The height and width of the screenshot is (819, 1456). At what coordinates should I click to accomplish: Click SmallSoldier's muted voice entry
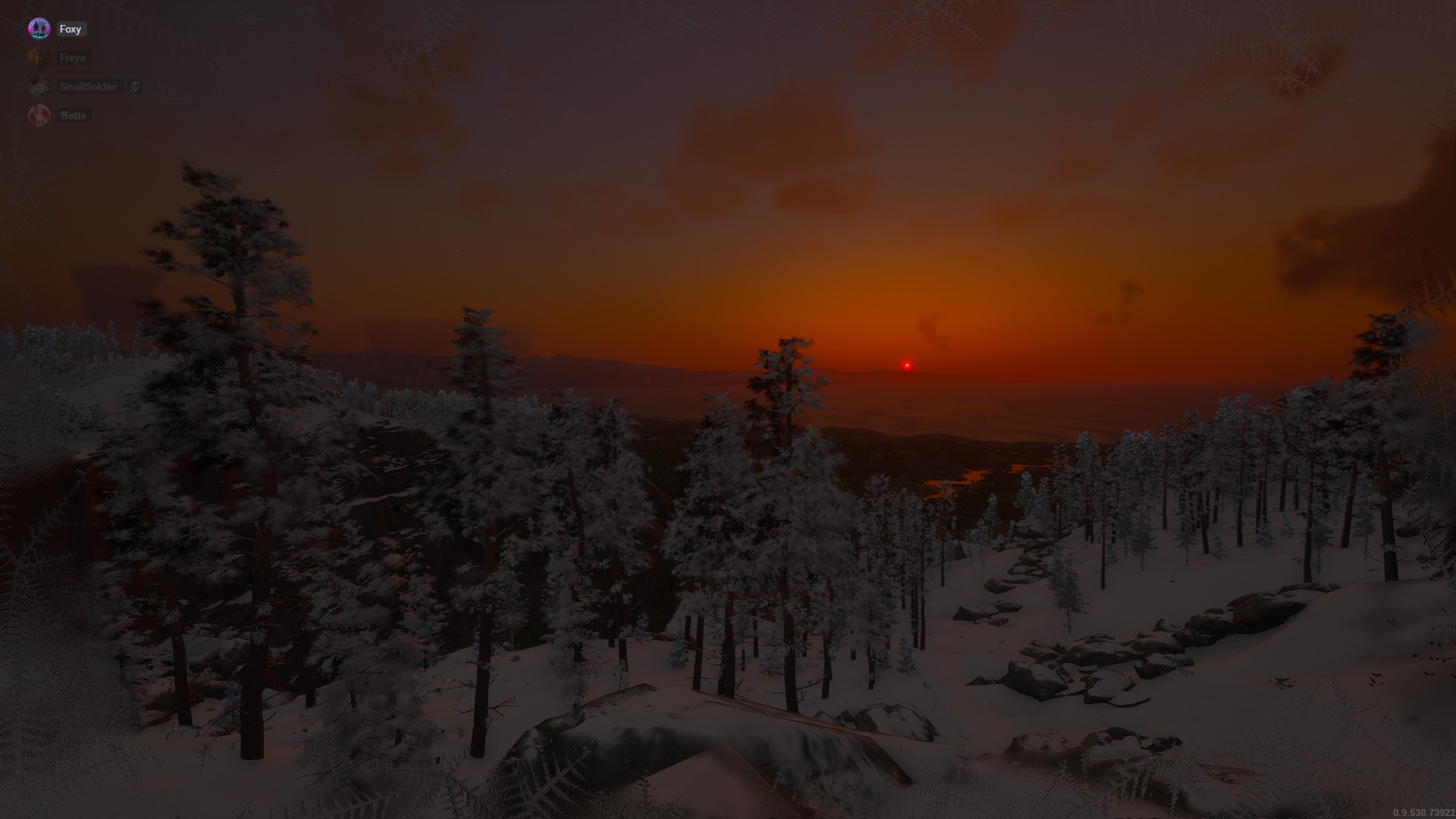pos(89,86)
